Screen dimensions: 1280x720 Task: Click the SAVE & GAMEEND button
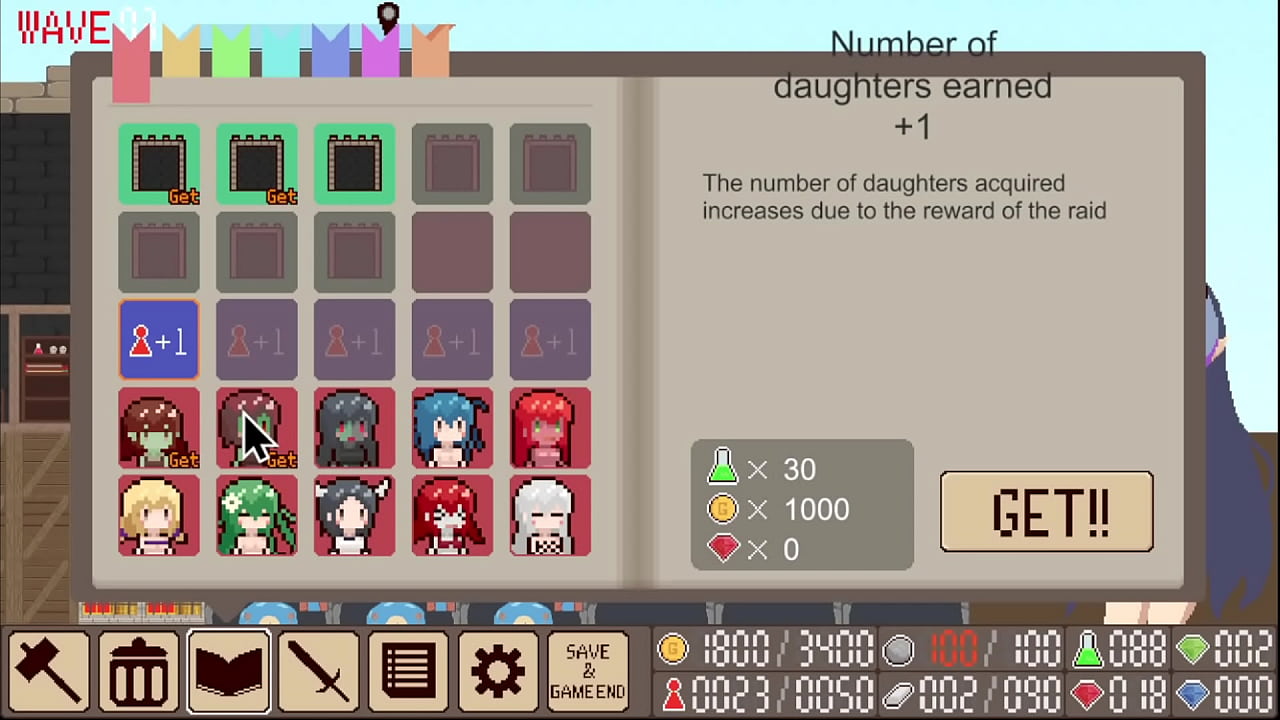[x=587, y=668]
